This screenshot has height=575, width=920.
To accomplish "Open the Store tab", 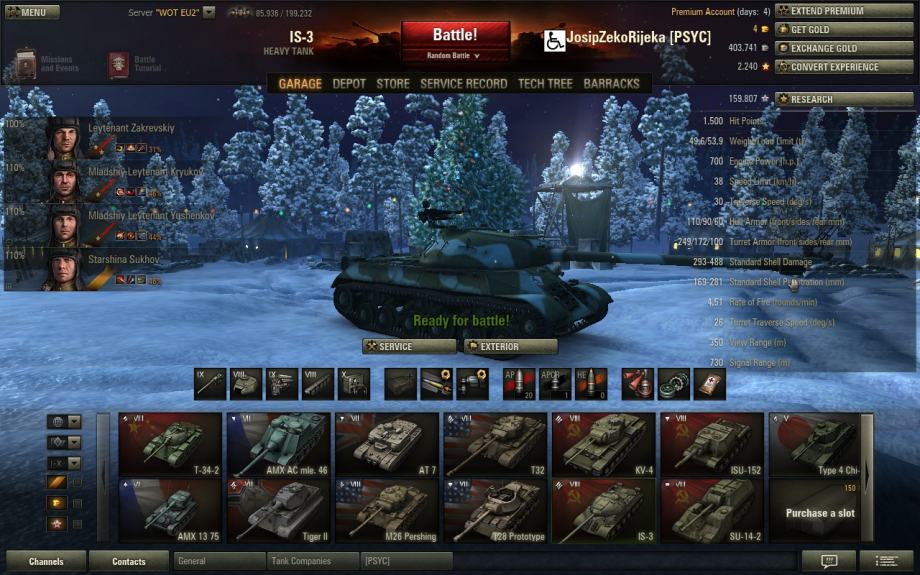I will pos(393,84).
